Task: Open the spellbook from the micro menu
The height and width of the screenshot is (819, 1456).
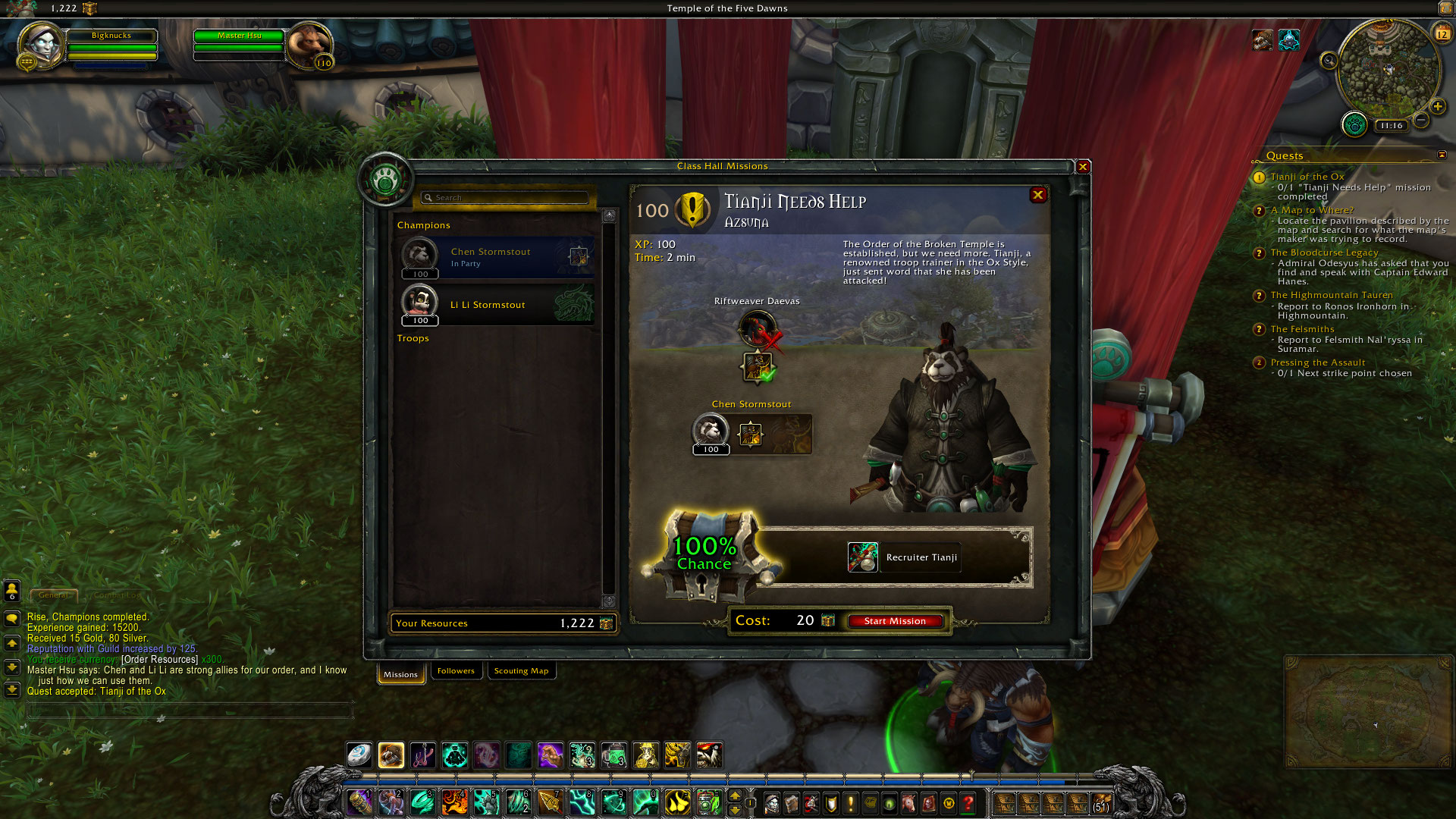Action: (792, 804)
